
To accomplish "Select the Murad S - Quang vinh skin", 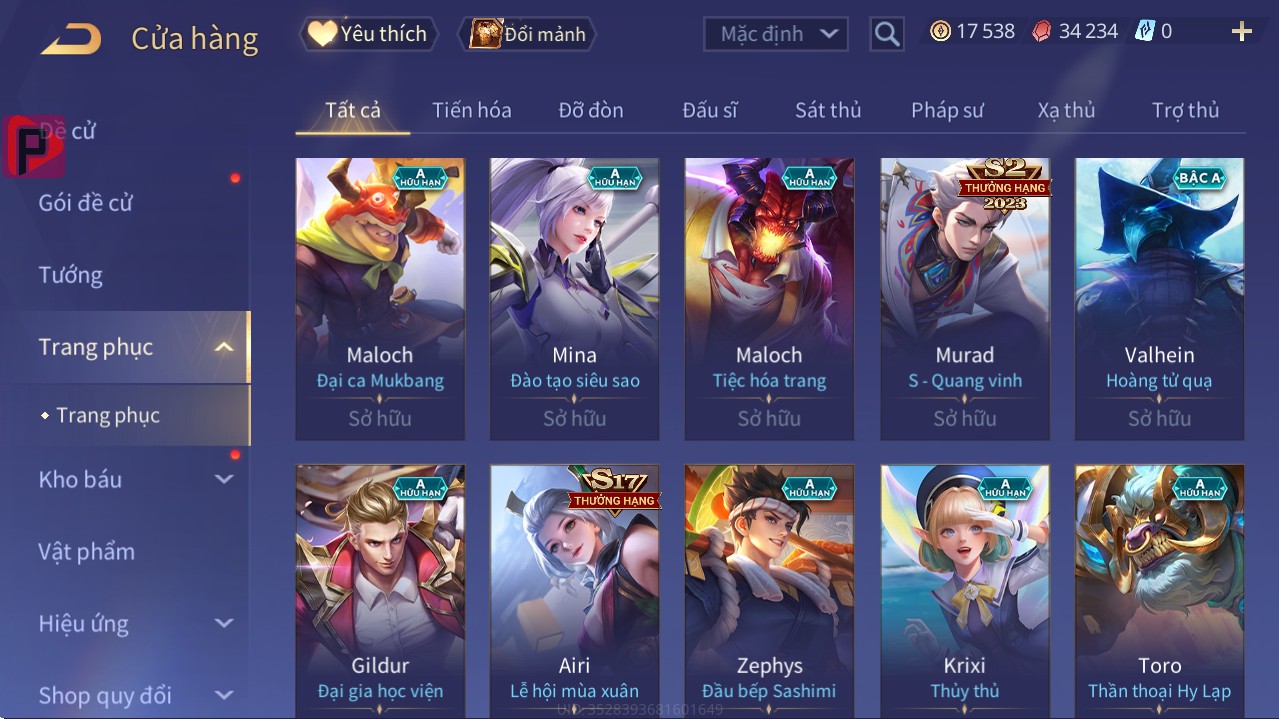I will [964, 298].
